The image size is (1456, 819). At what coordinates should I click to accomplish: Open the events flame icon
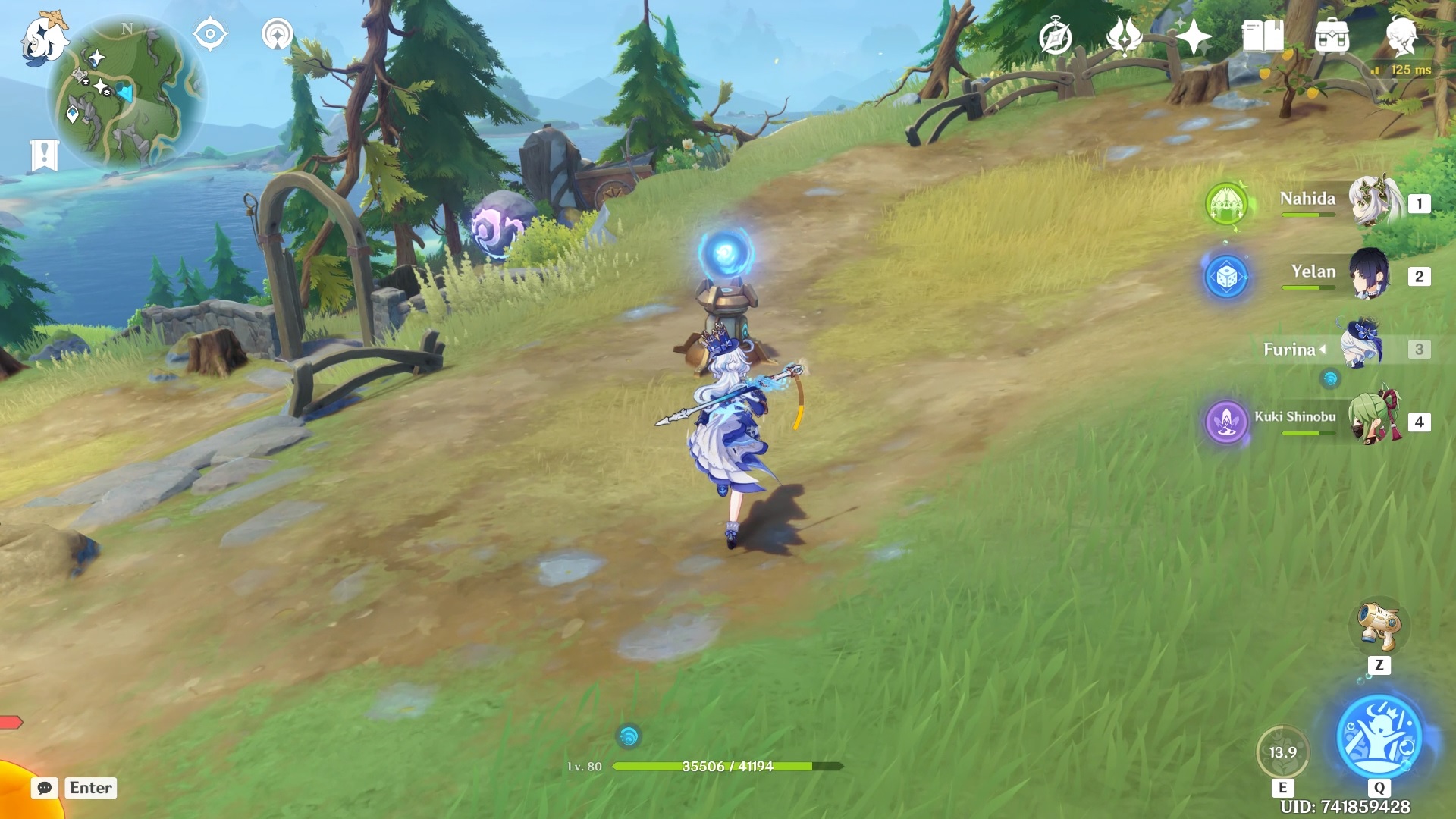1124,36
